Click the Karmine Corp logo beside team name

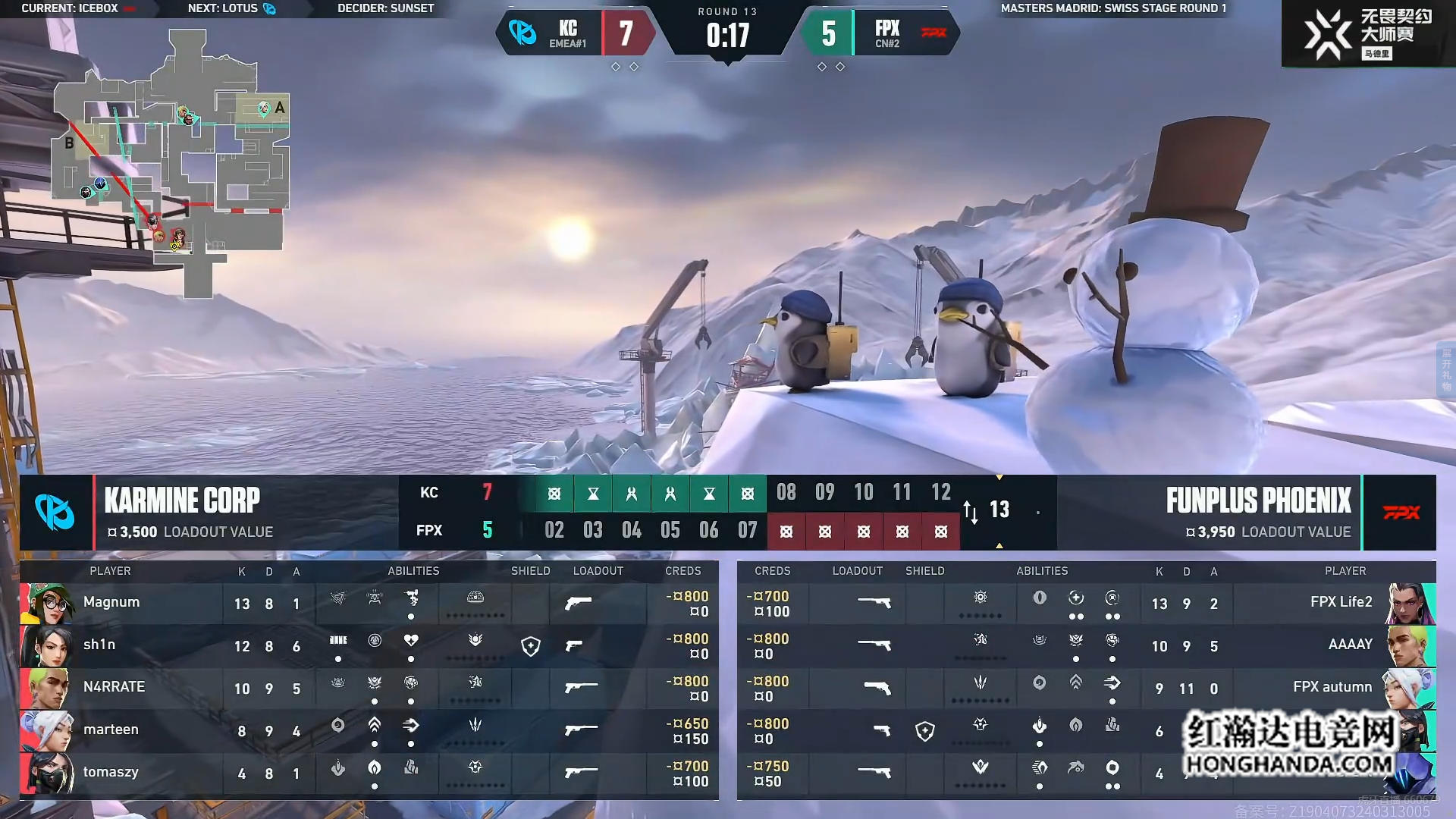click(x=55, y=513)
